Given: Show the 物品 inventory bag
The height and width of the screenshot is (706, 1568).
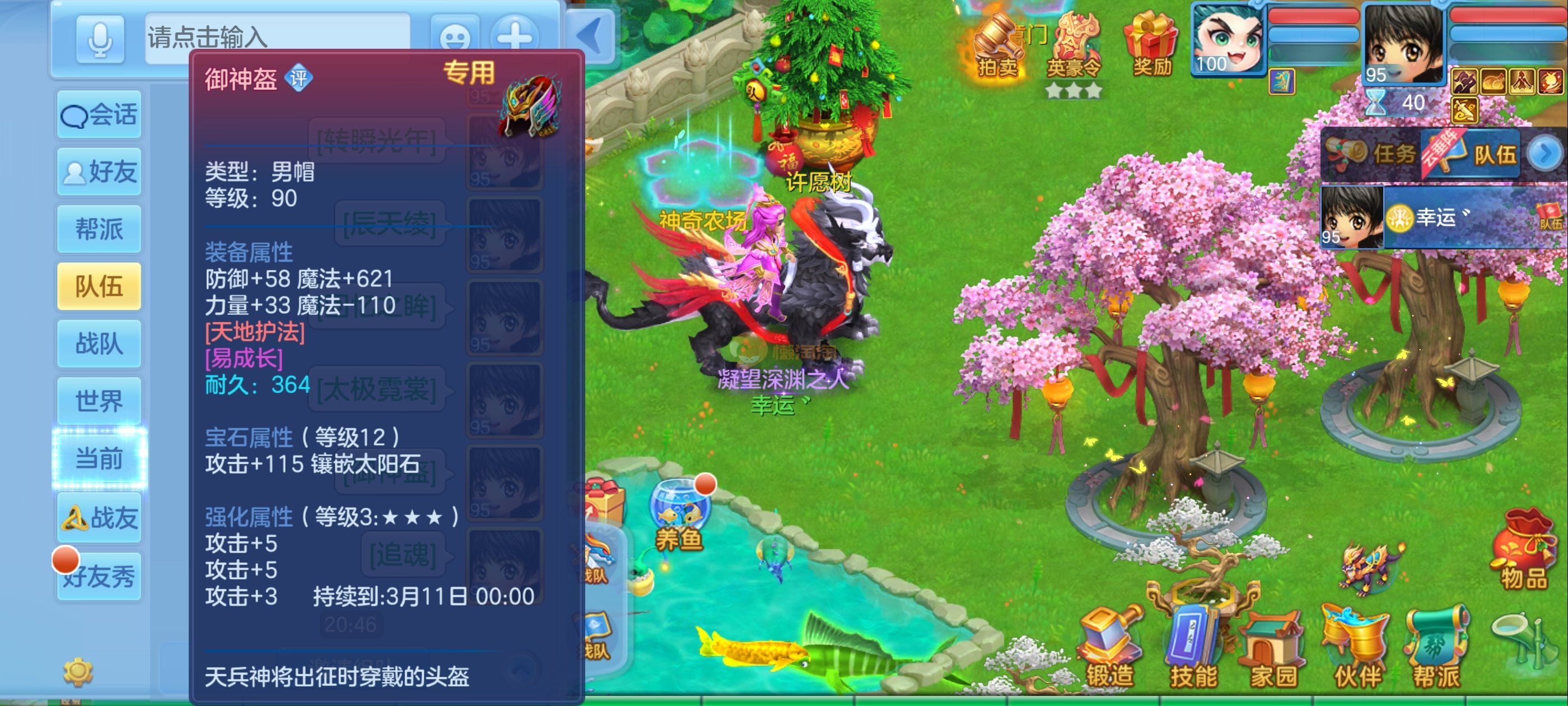Looking at the screenshot, I should click(1524, 551).
